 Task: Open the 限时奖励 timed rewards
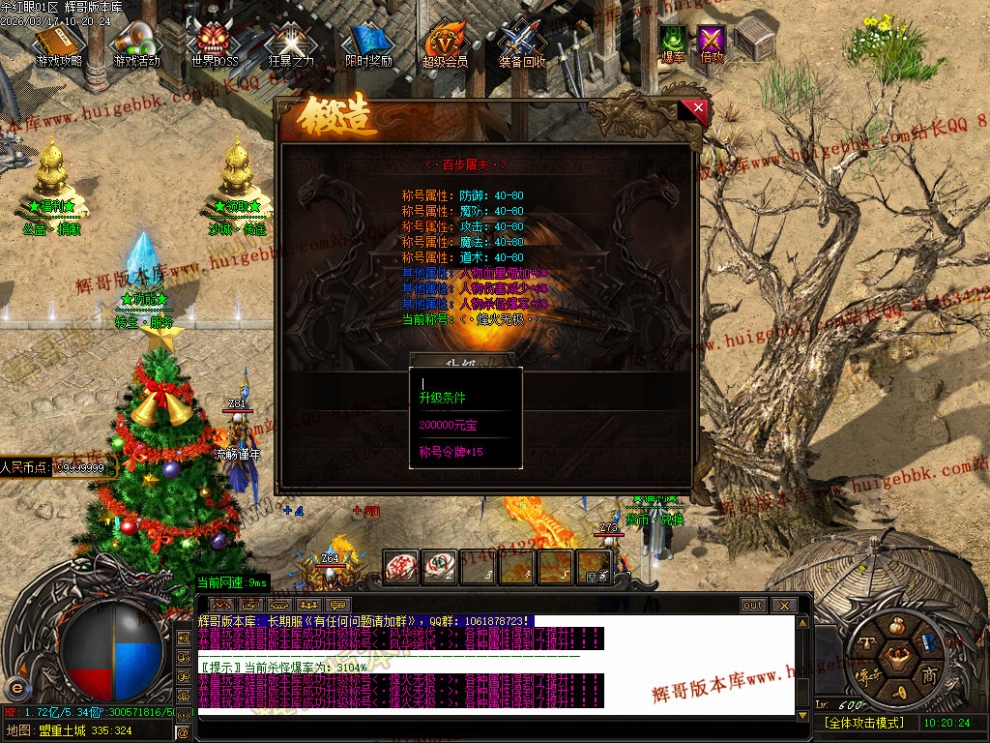[368, 45]
